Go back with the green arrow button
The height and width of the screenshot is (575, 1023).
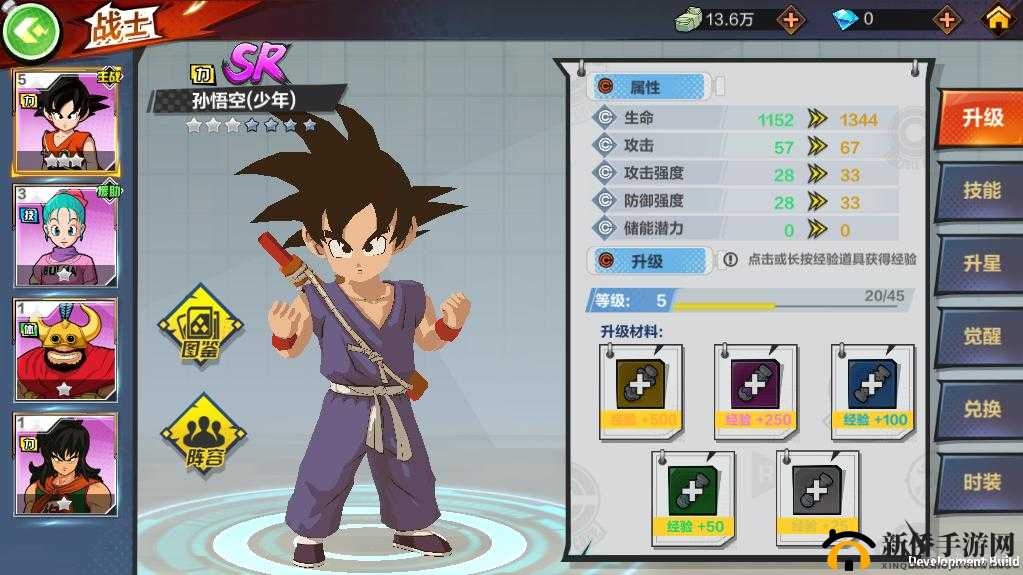coord(30,30)
